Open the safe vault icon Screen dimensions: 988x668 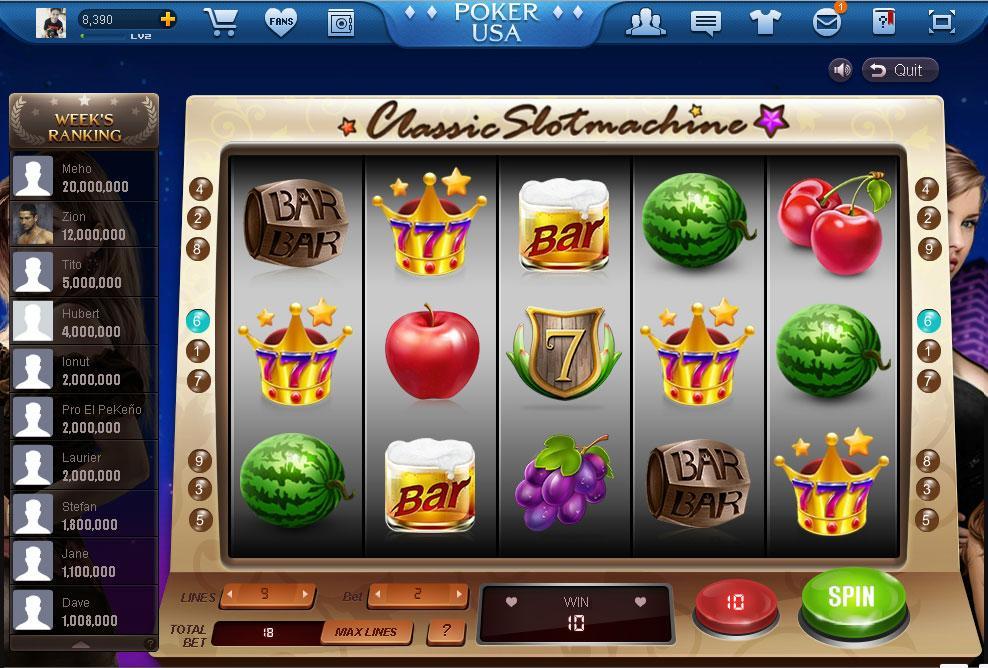341,21
